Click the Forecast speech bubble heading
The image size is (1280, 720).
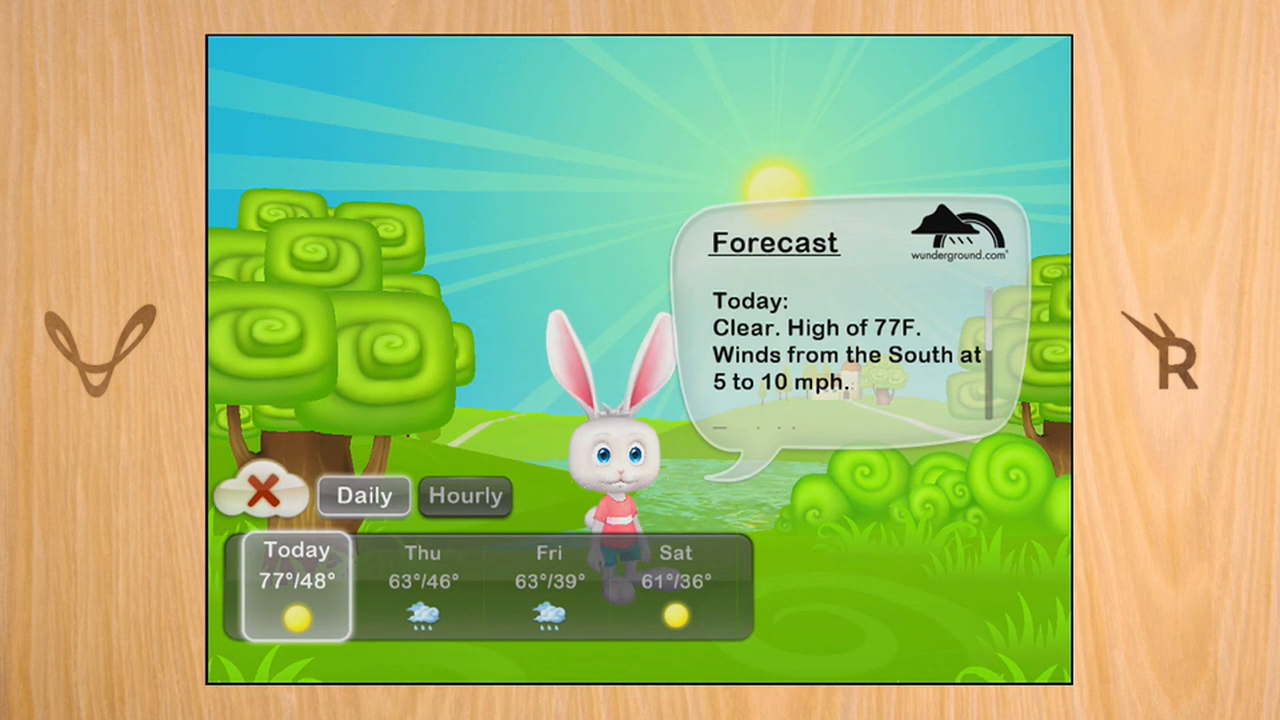pyautogui.click(x=774, y=242)
